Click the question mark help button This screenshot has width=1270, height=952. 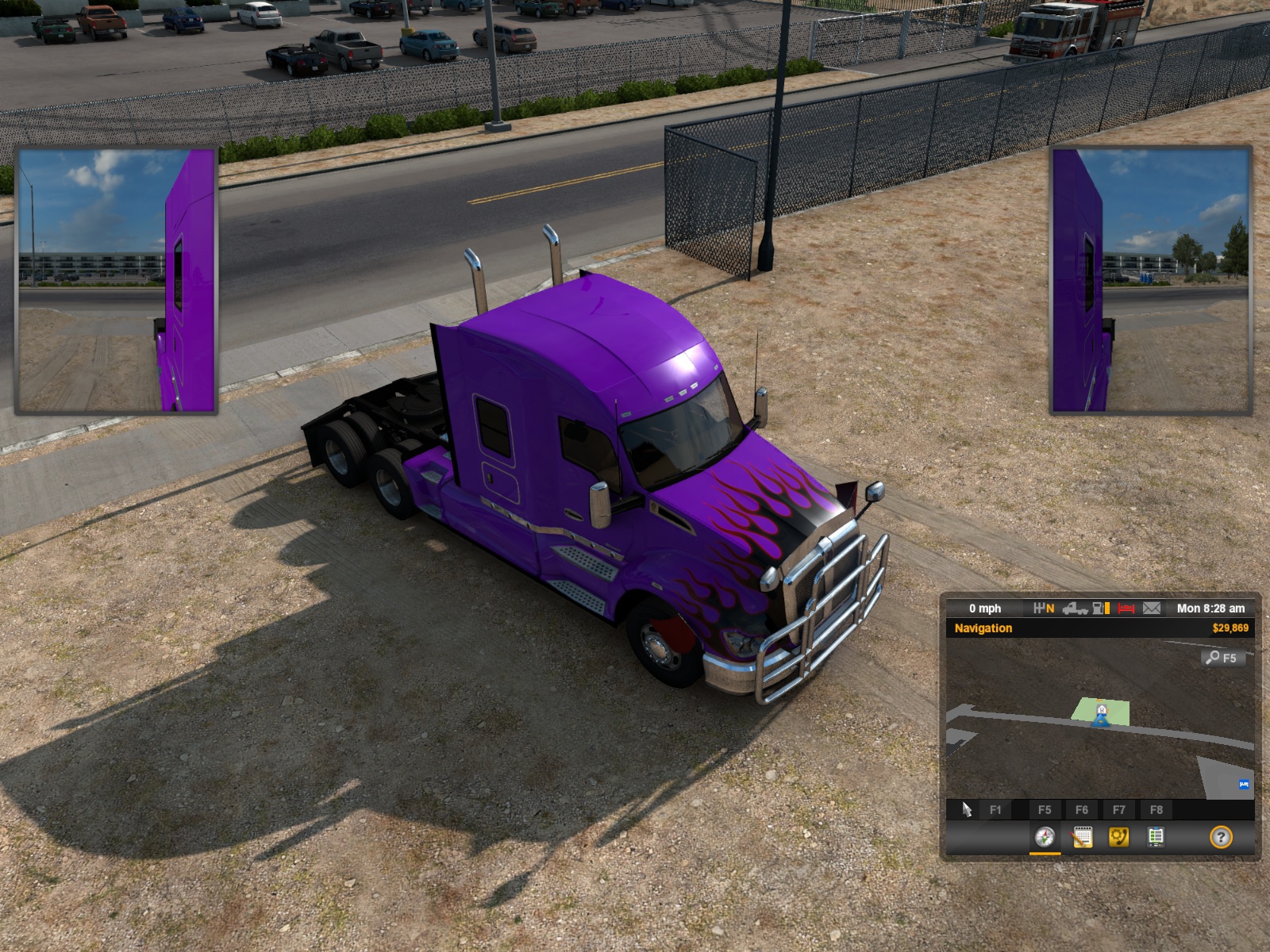tap(1221, 837)
